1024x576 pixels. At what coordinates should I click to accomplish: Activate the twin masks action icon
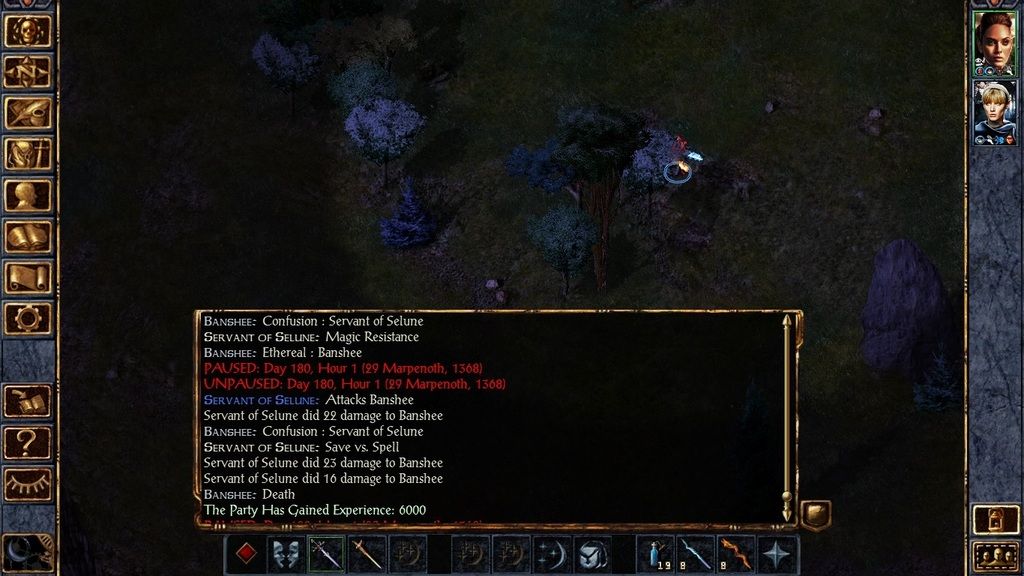[286, 554]
